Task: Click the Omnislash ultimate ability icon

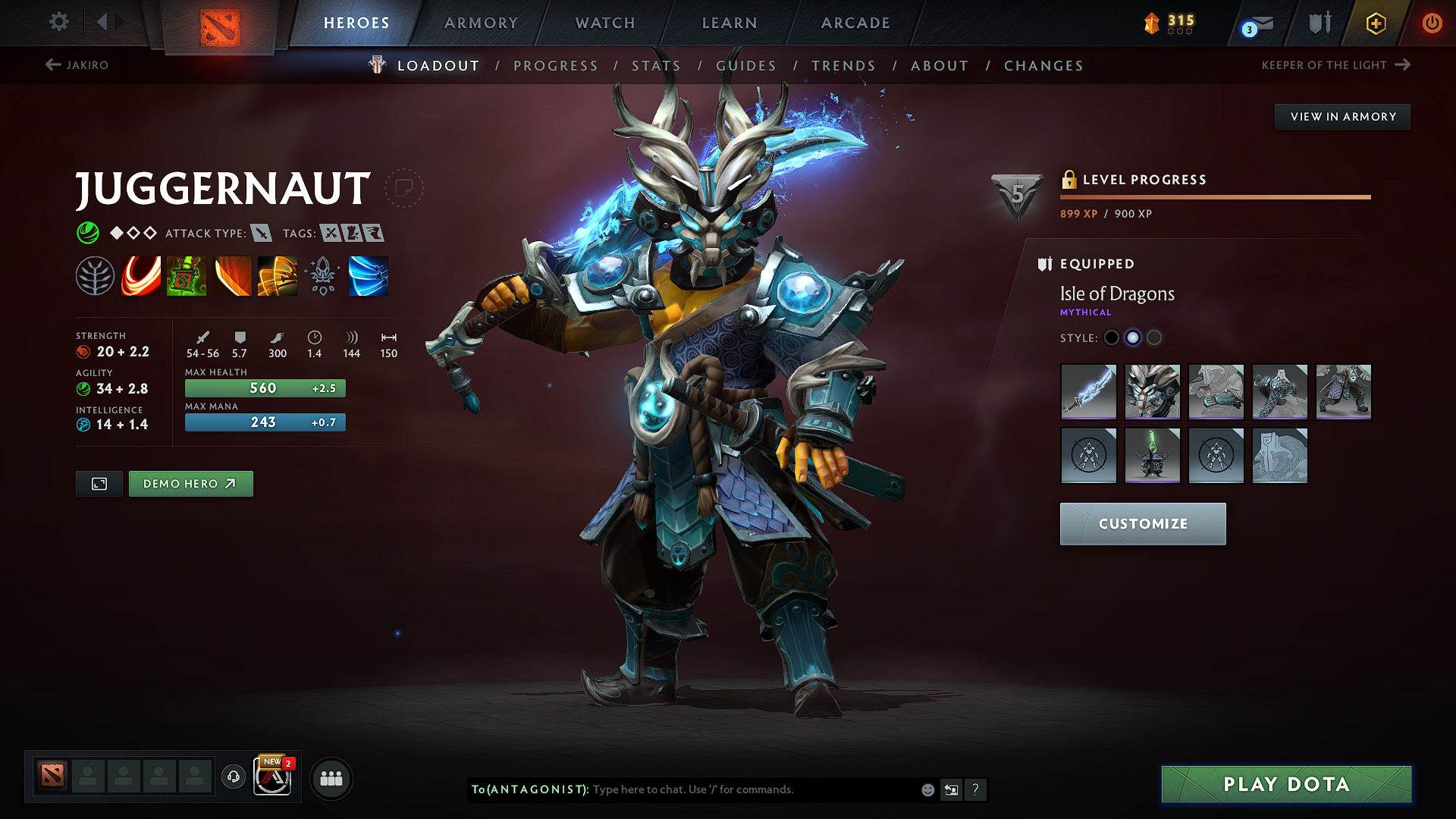Action: 278,275
